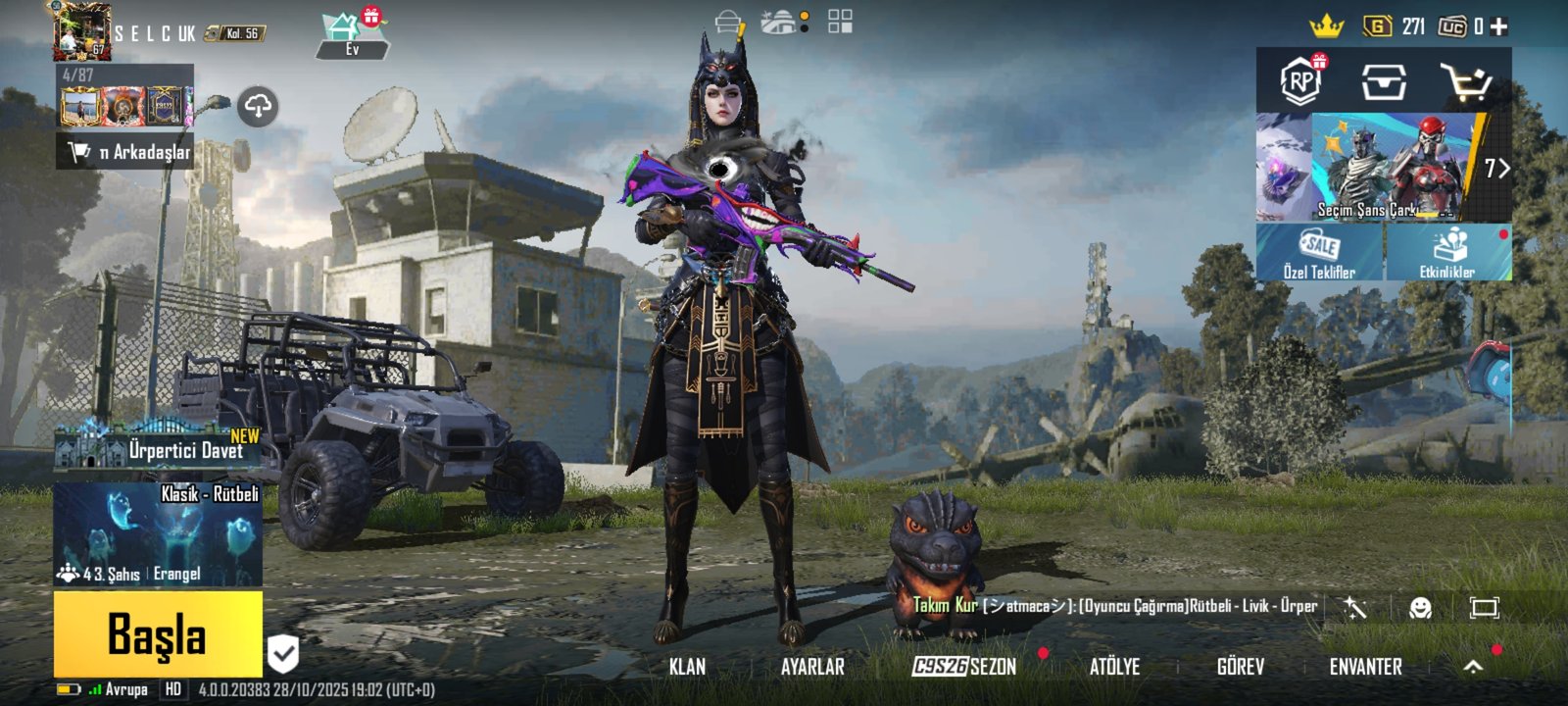
Task: Open AYARLAR settings
Action: pyautogui.click(x=812, y=667)
